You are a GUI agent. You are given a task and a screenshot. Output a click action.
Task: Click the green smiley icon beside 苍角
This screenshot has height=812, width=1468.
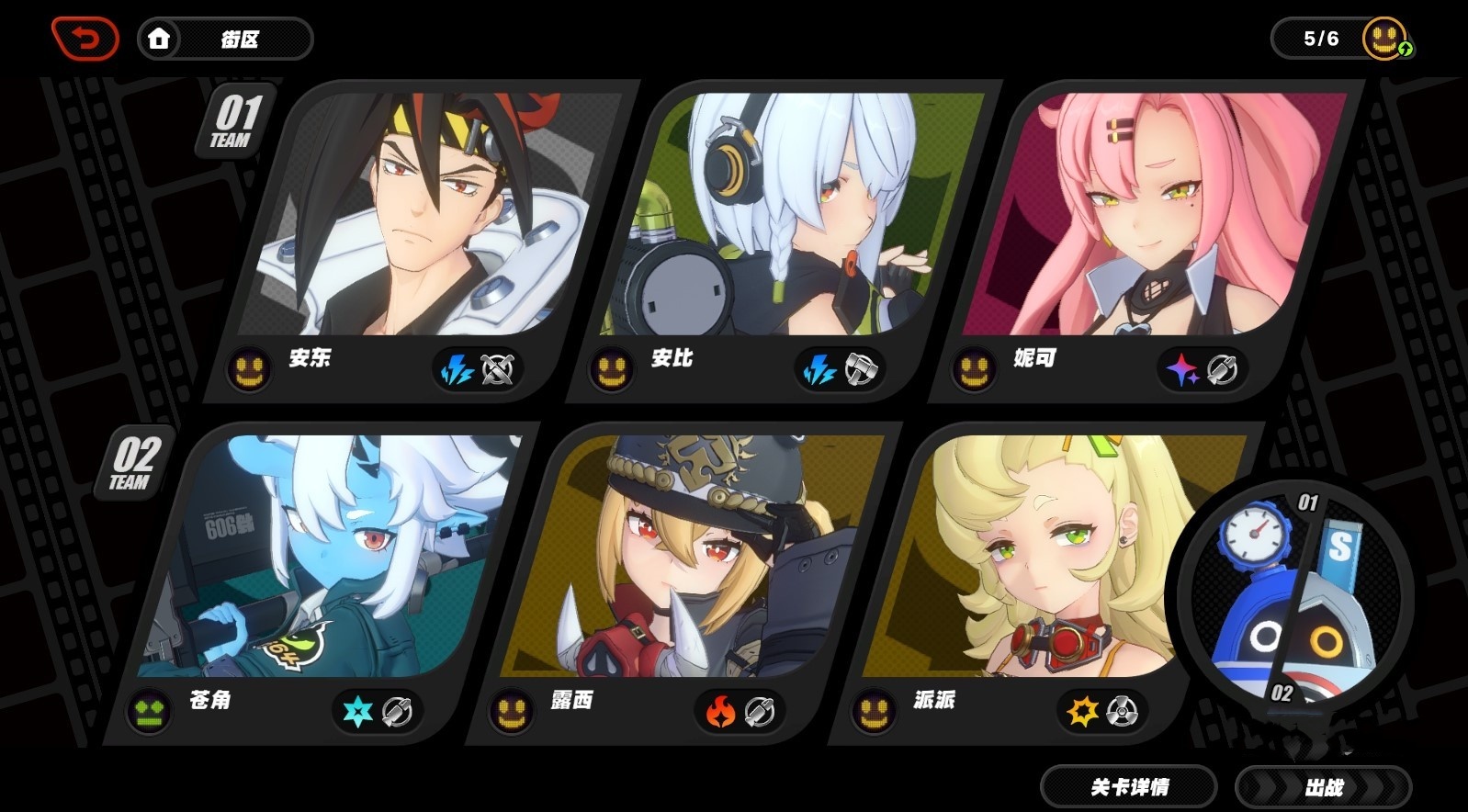(x=150, y=712)
